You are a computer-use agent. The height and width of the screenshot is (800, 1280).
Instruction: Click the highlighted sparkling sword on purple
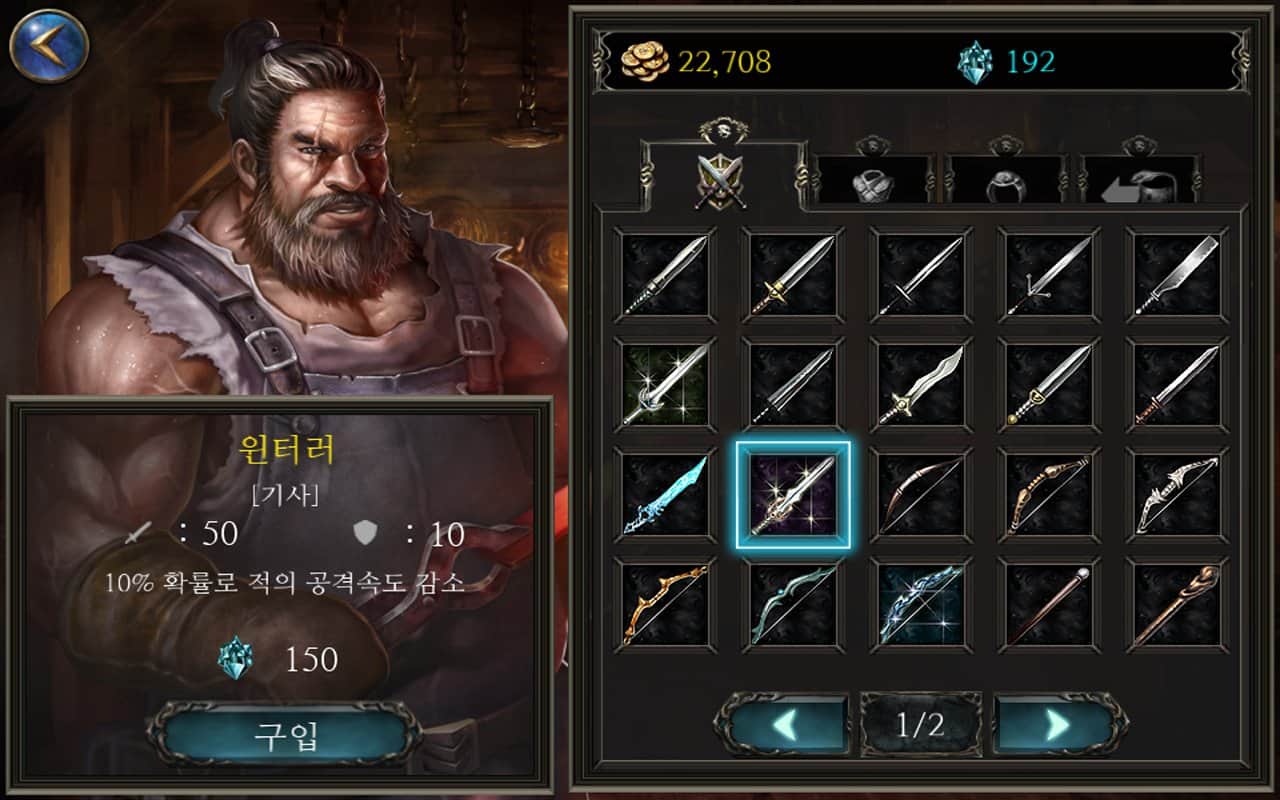coord(793,495)
